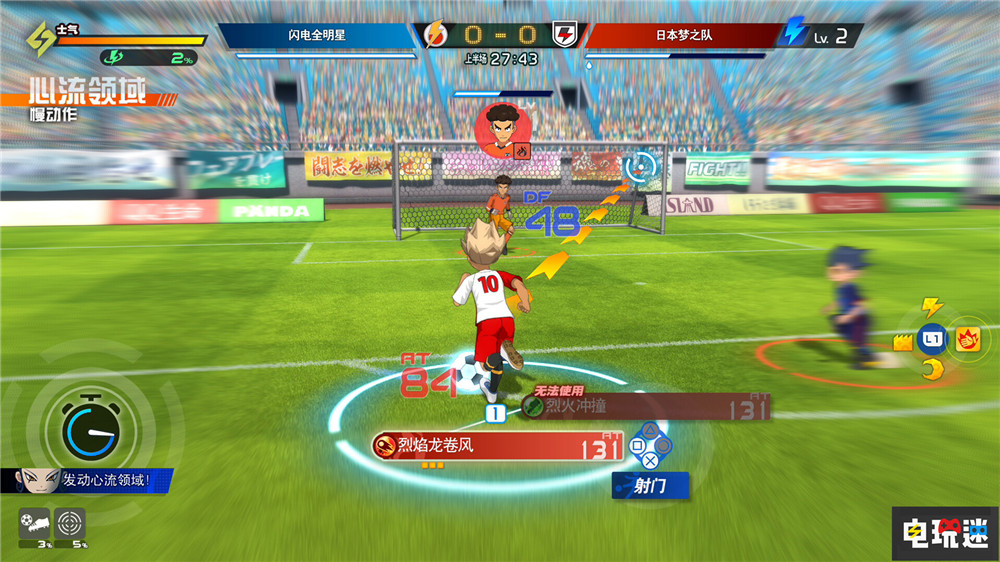The width and height of the screenshot is (1000, 562).
Task: Click the 射门 shoot button
Action: [x=651, y=487]
